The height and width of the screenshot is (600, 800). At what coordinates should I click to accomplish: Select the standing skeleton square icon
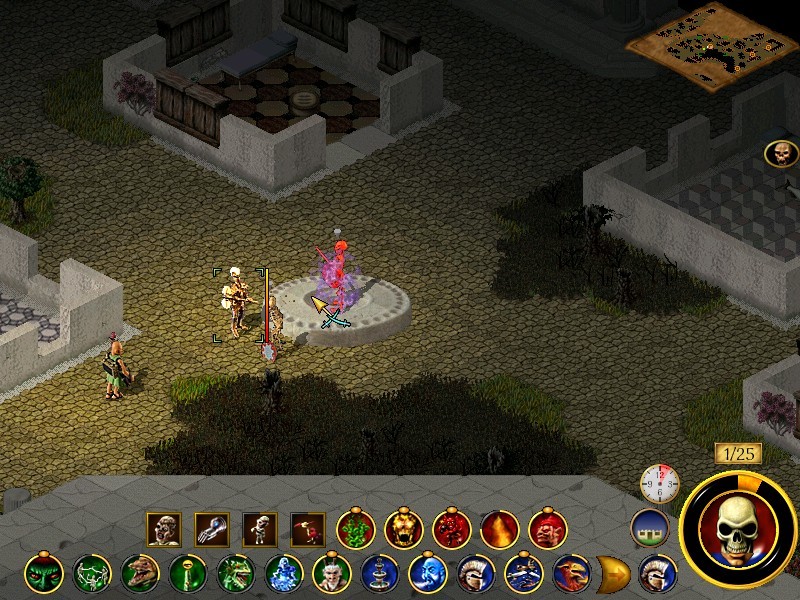point(259,528)
